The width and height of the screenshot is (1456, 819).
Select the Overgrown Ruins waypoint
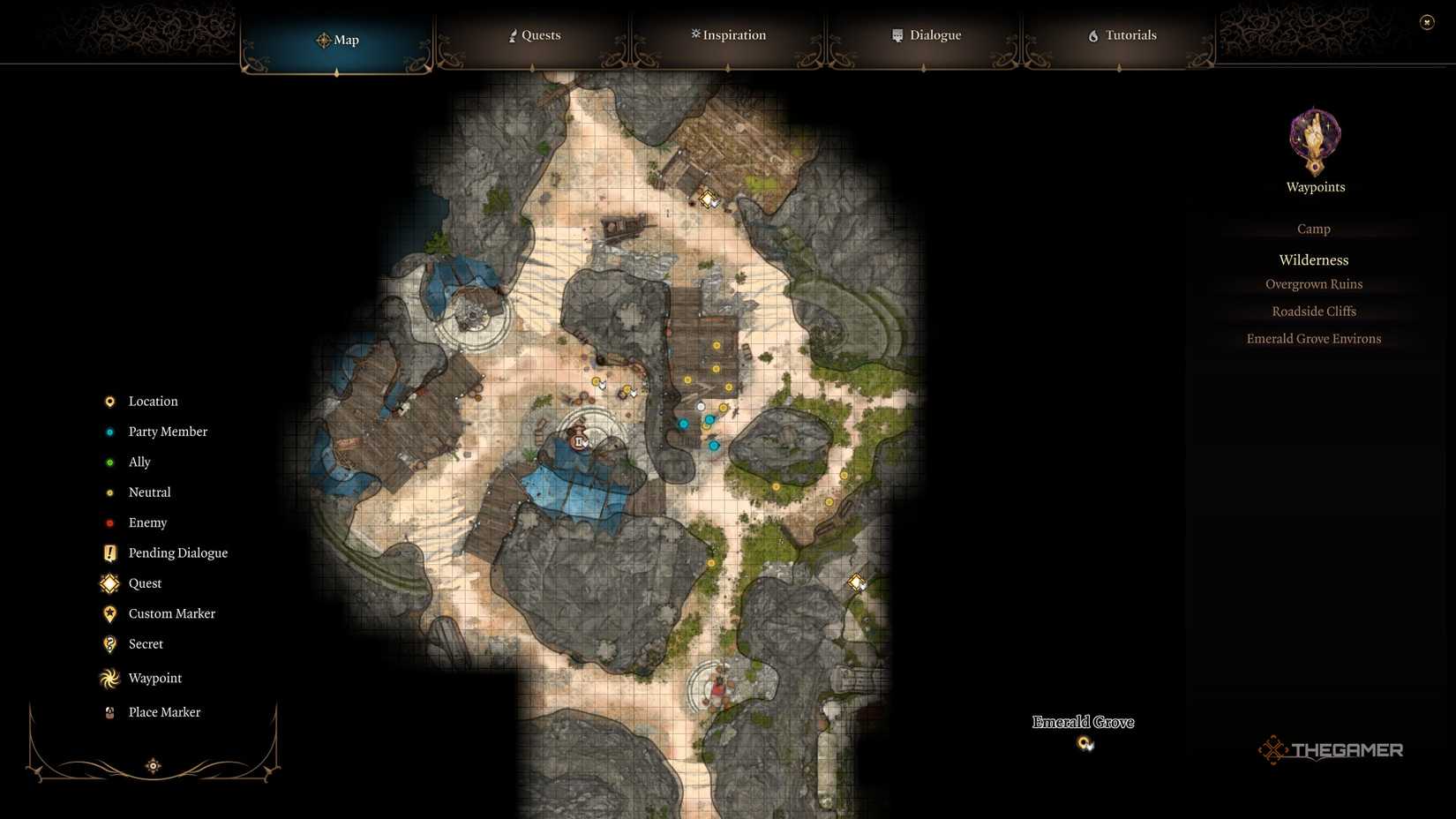[1314, 283]
